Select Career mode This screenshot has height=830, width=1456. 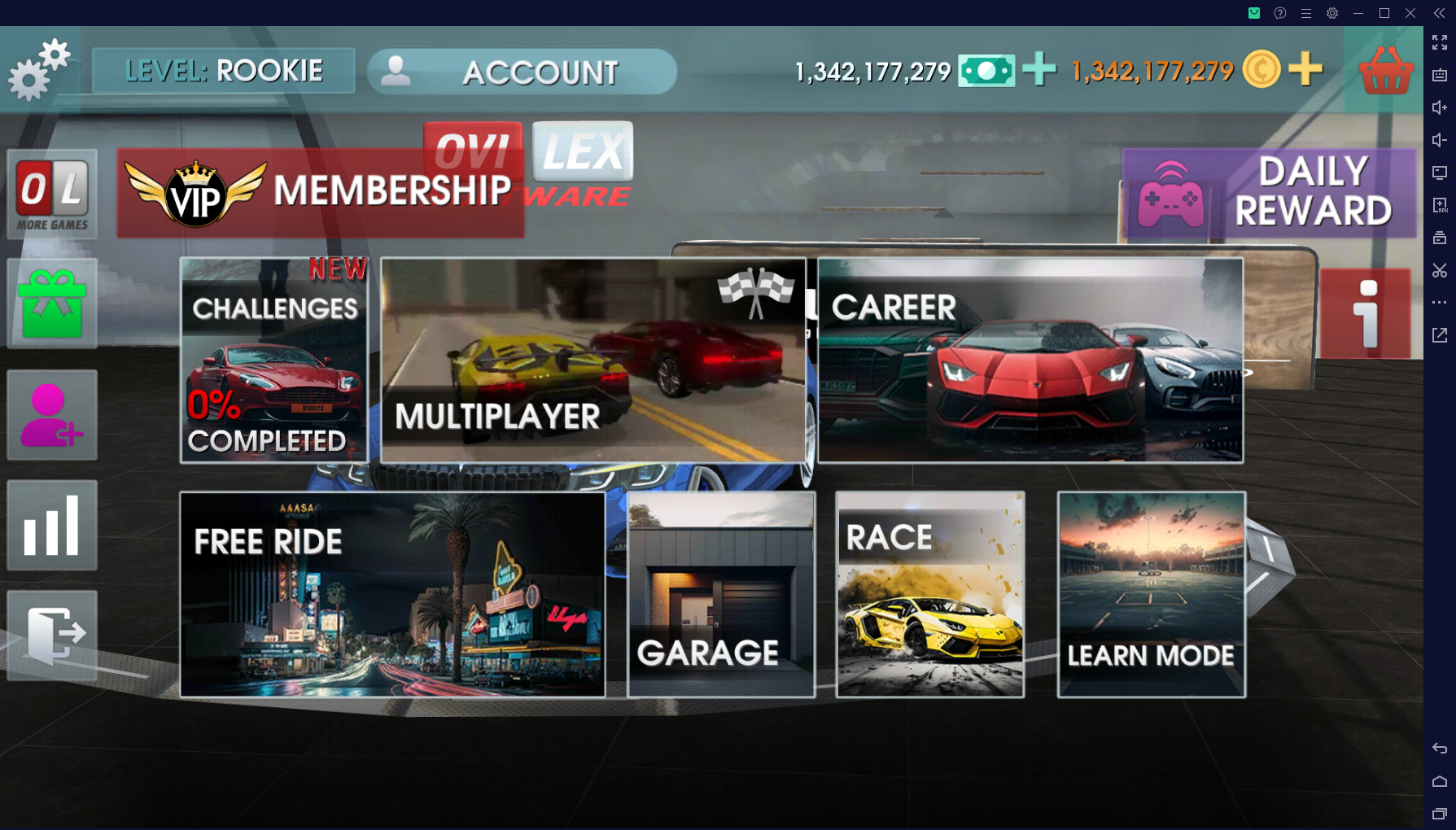pos(1030,360)
